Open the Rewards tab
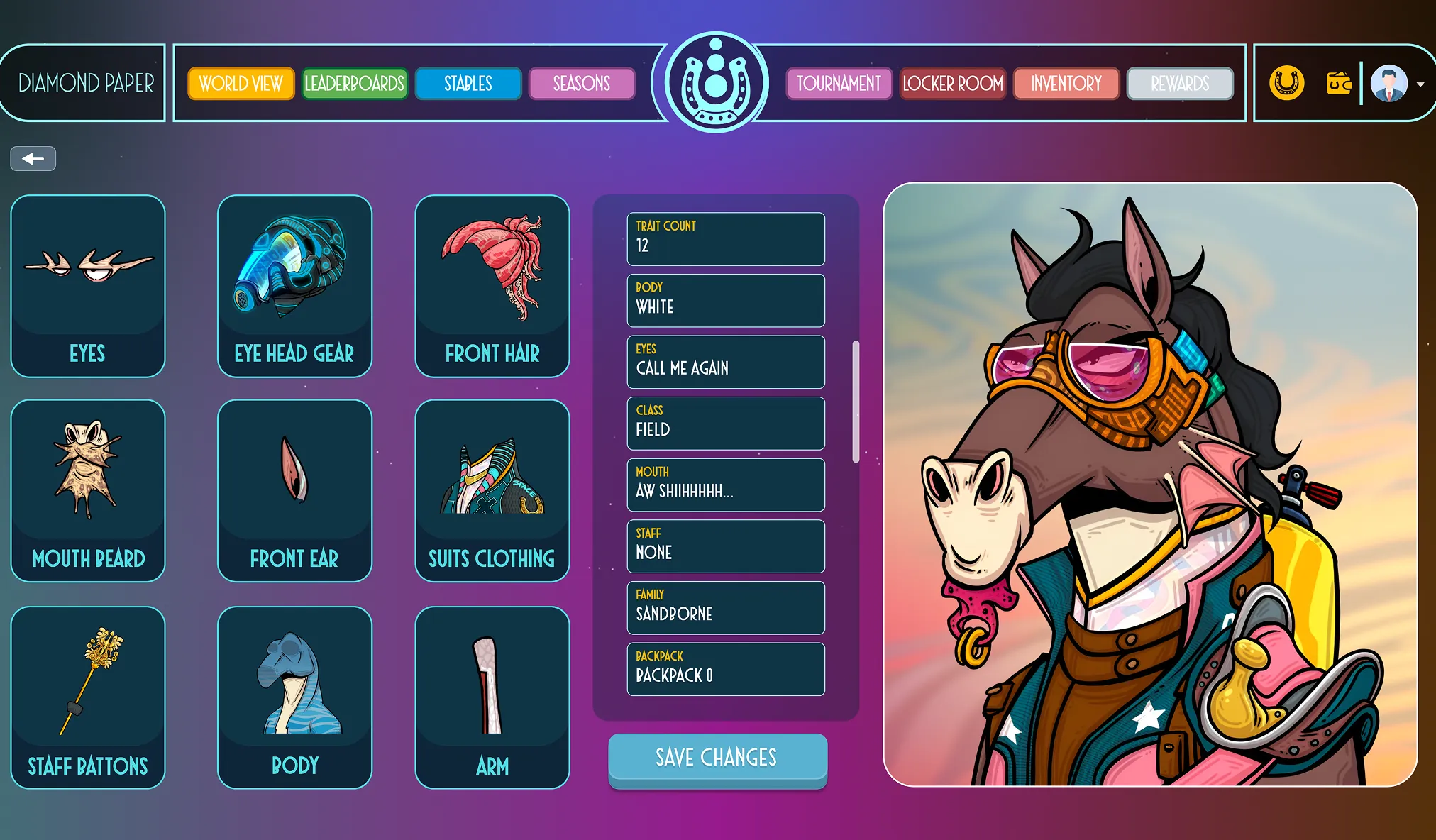This screenshot has height=840, width=1436. point(1180,84)
